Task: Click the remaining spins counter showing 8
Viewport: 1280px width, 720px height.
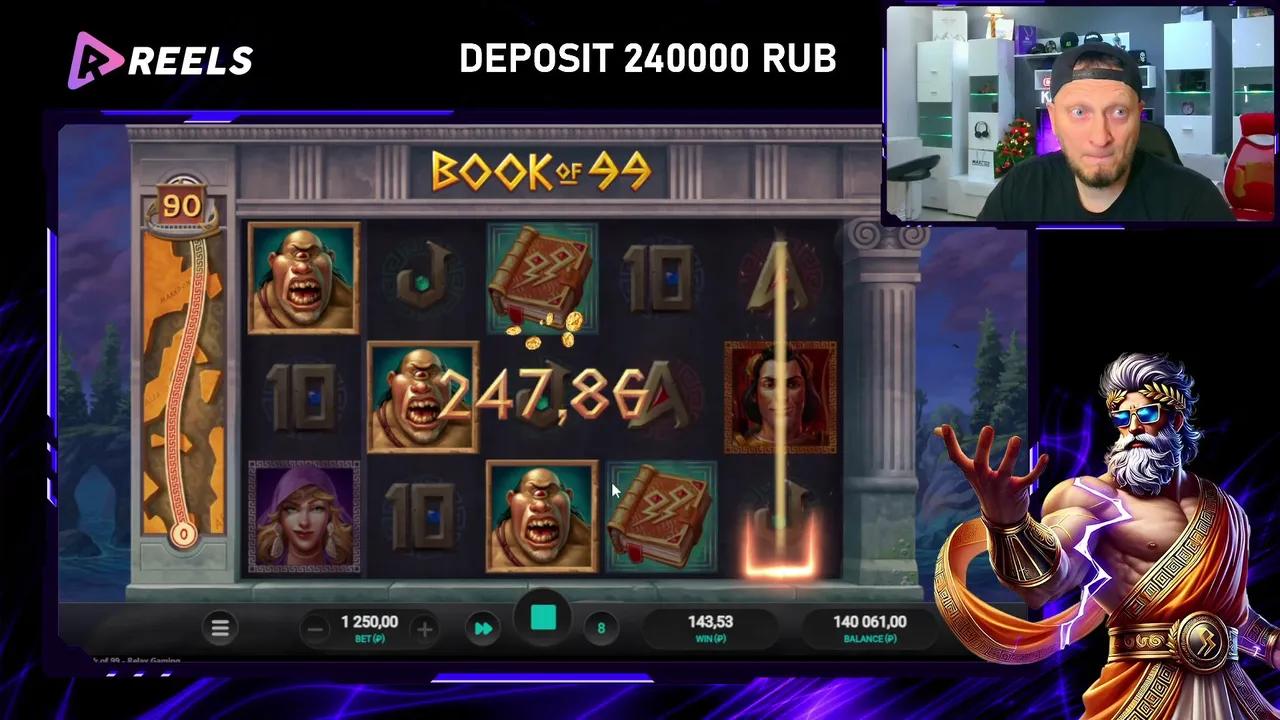Action: [600, 628]
